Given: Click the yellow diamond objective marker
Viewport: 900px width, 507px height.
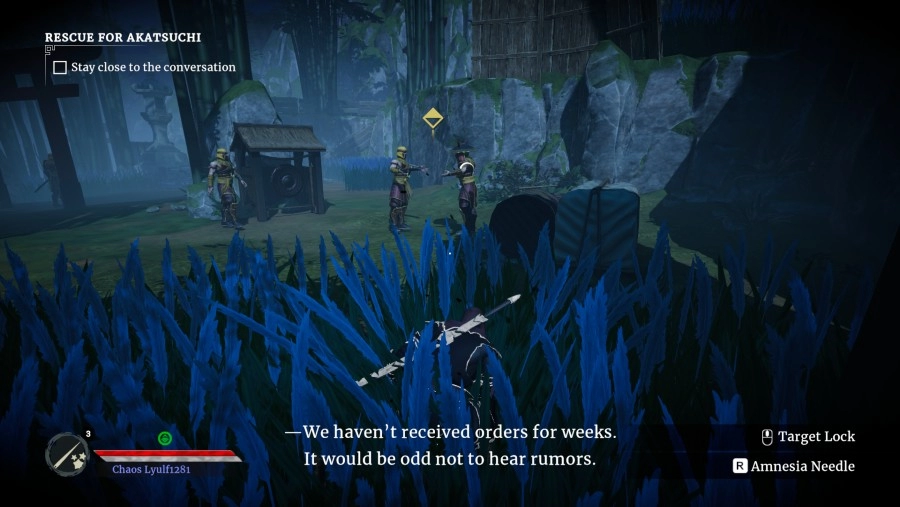Looking at the screenshot, I should coord(432,119).
